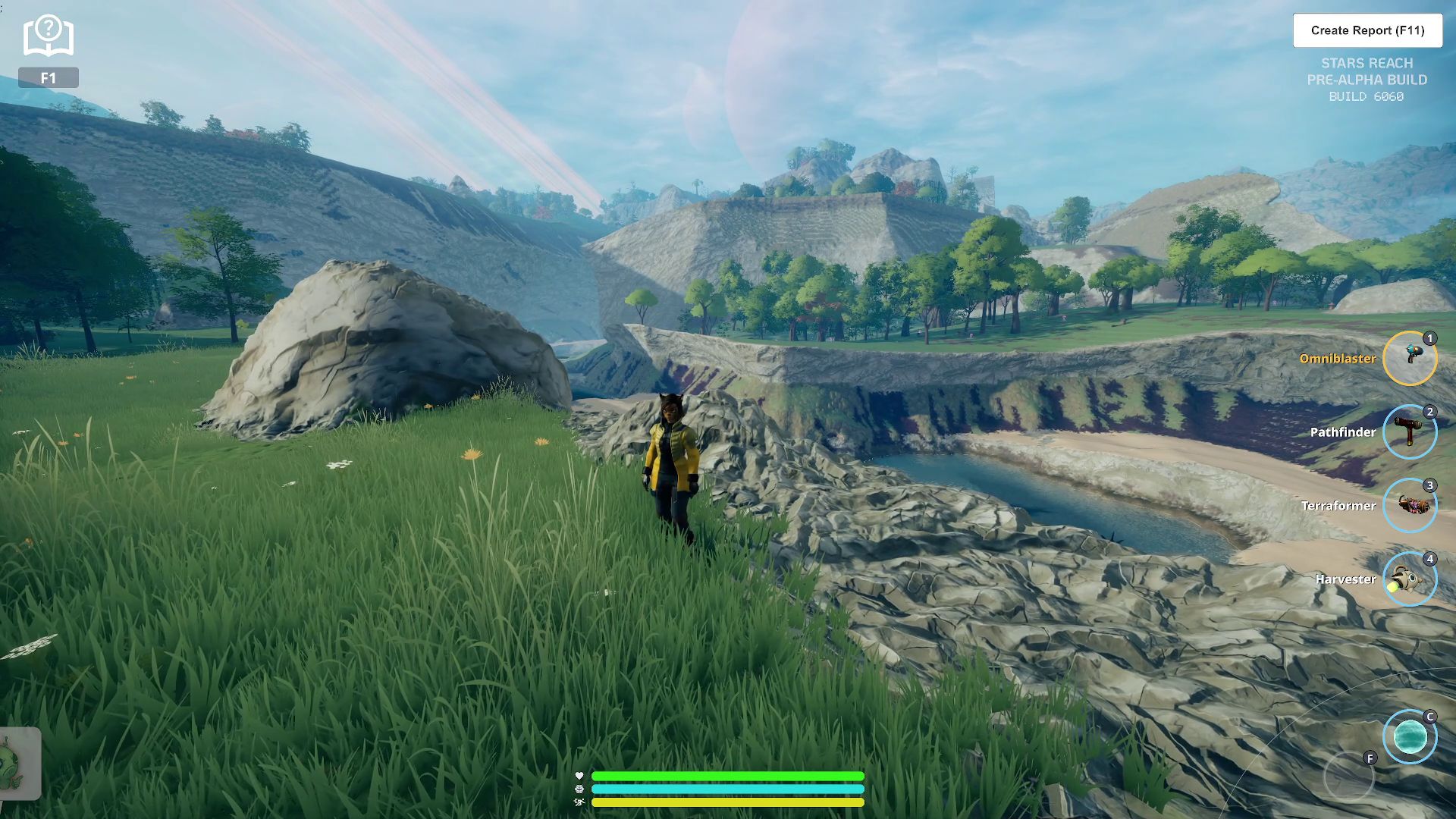
Task: Equip the Pathfinder tool
Action: pyautogui.click(x=1409, y=431)
